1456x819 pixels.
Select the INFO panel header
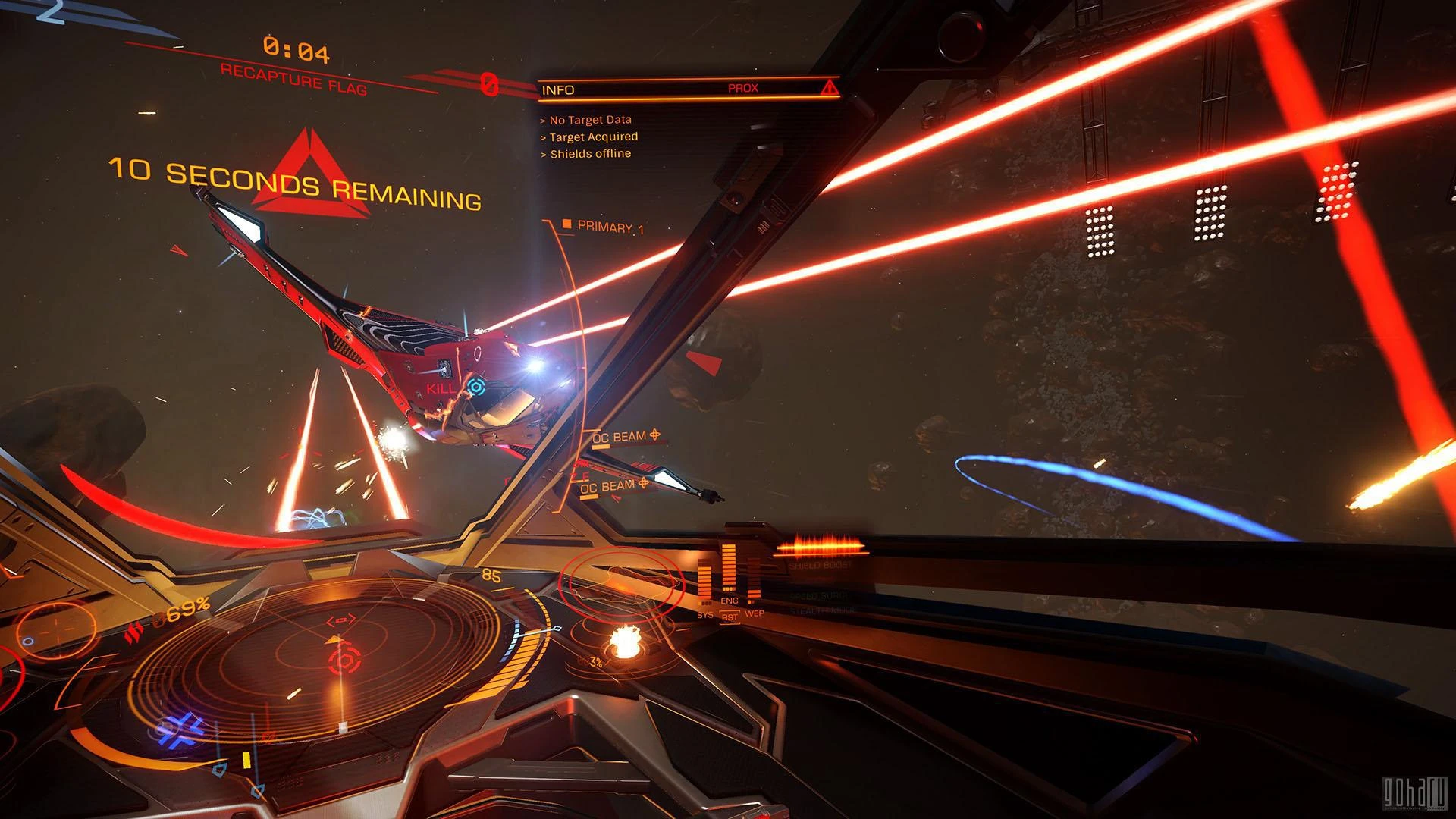click(557, 88)
